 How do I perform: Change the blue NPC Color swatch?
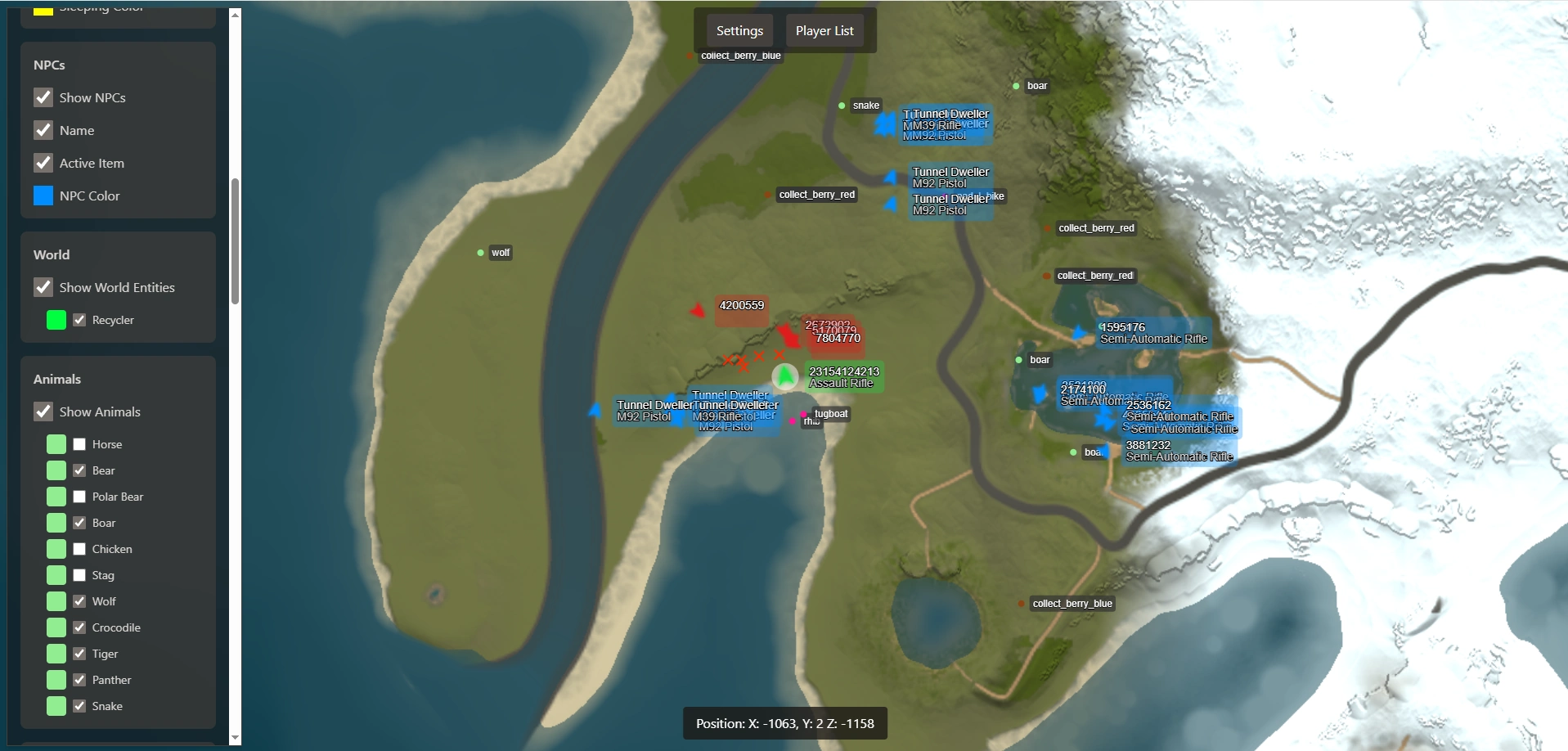point(43,196)
